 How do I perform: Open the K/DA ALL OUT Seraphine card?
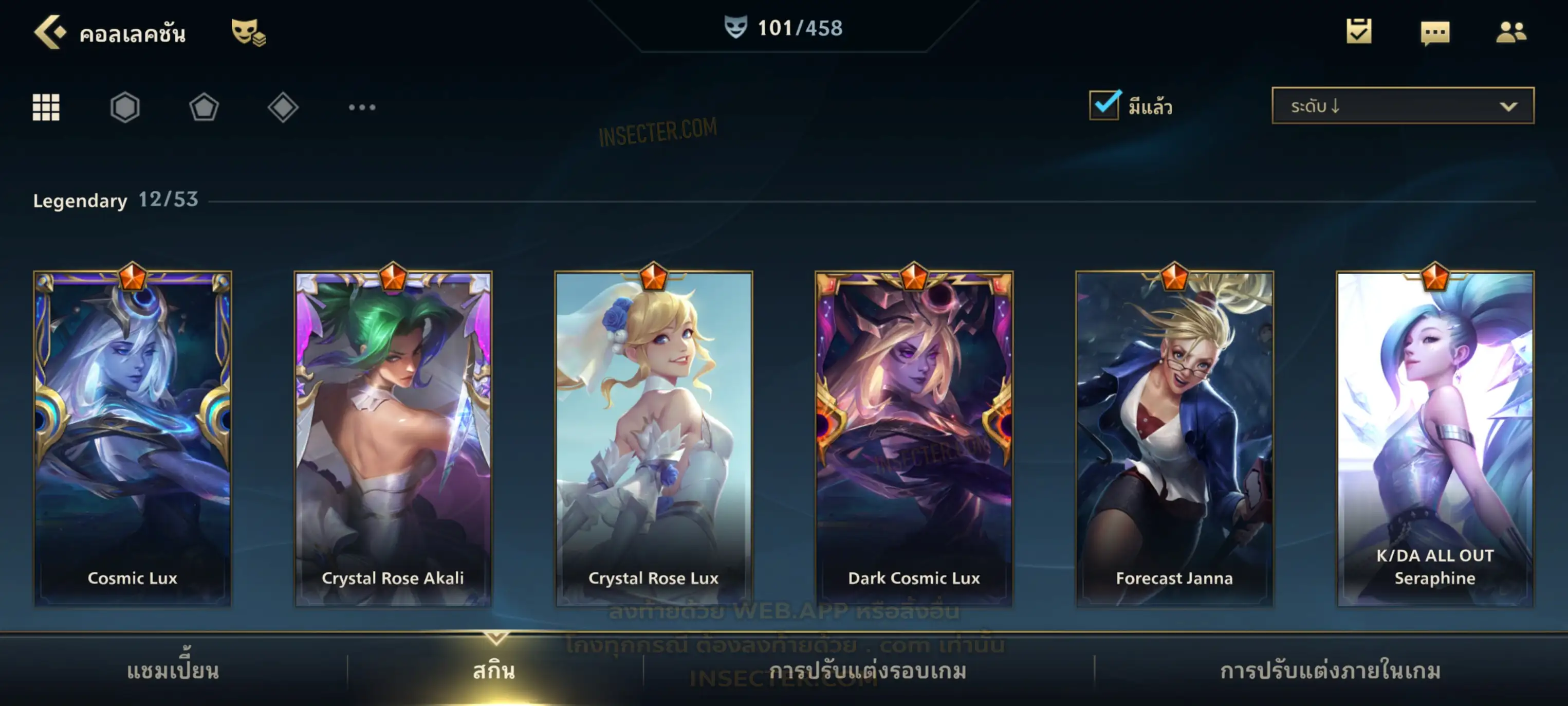[1435, 439]
